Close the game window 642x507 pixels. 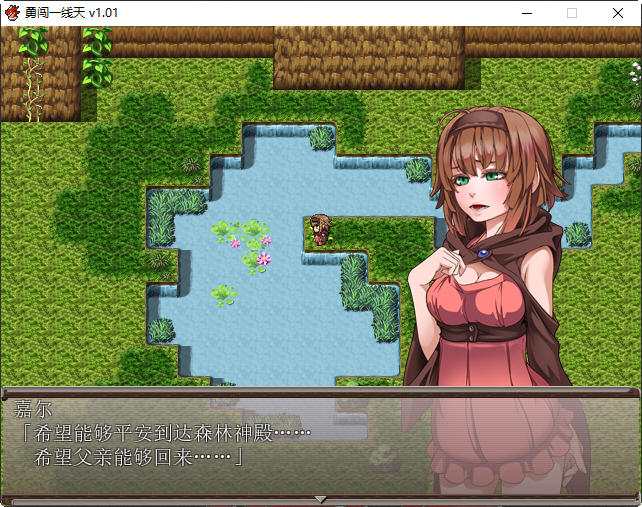(618, 13)
